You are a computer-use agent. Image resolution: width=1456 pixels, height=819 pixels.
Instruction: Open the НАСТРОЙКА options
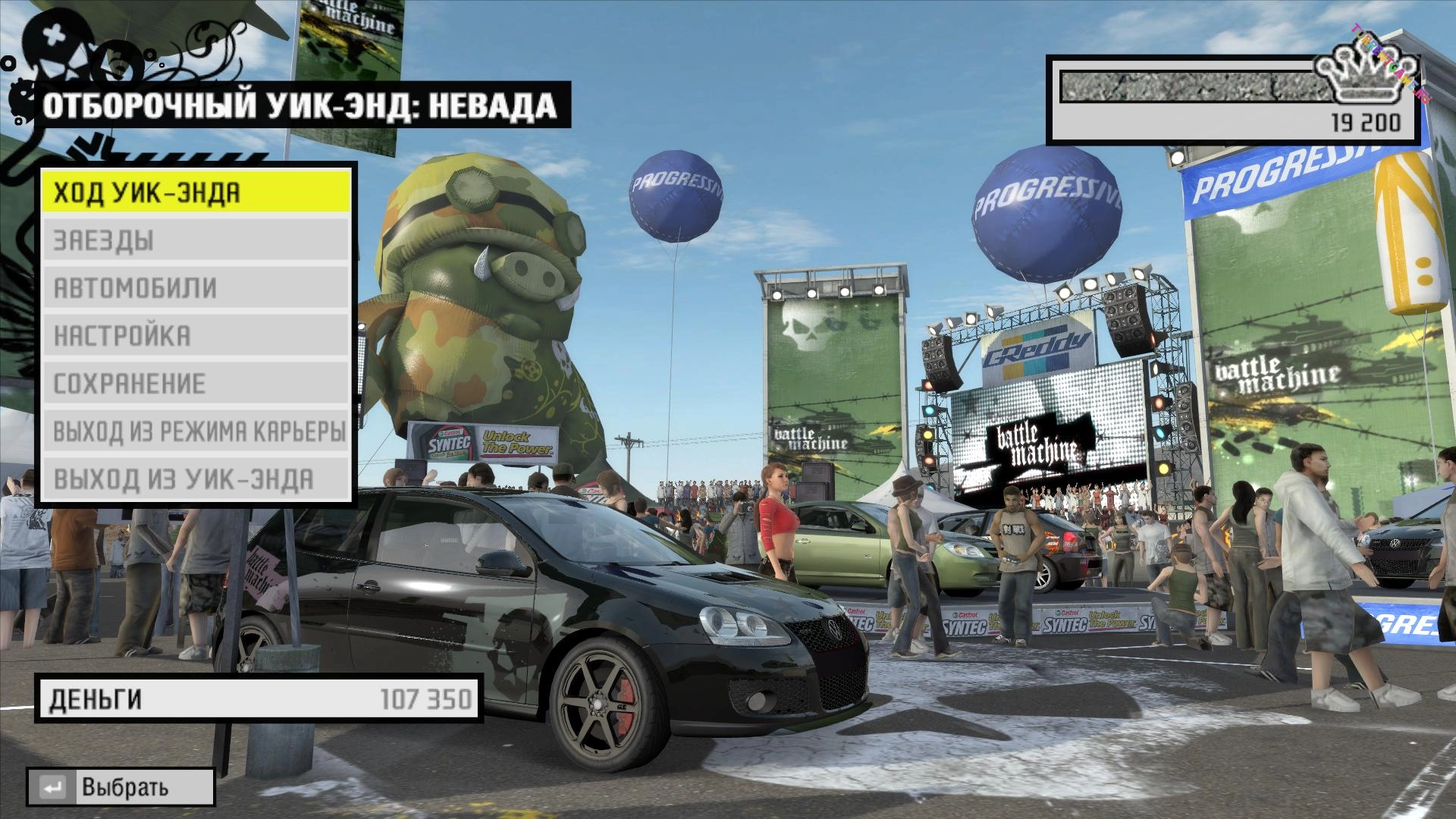(x=196, y=336)
